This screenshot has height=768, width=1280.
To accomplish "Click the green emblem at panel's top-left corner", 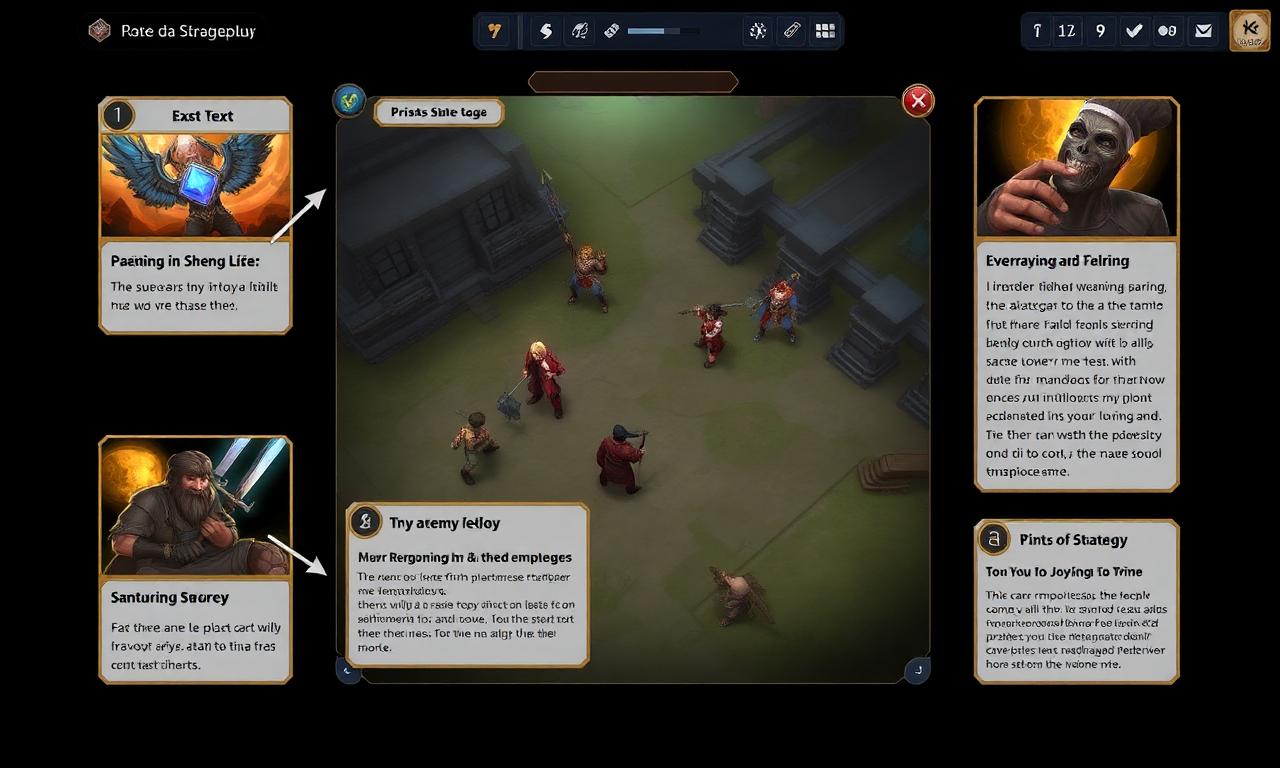I will [348, 99].
